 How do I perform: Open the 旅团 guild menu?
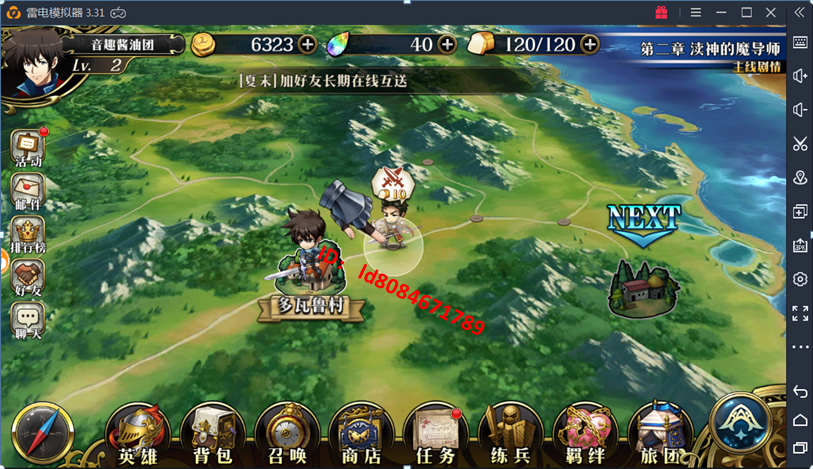pyautogui.click(x=659, y=434)
